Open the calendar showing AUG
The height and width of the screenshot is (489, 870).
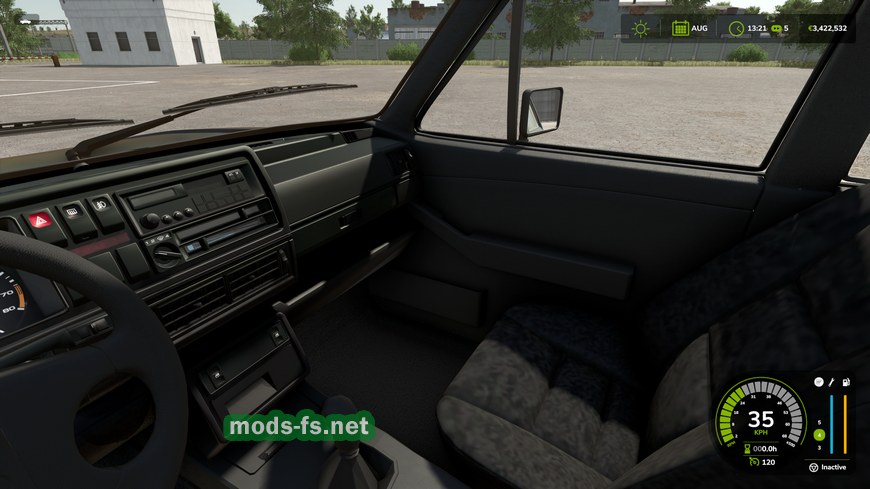pos(680,28)
